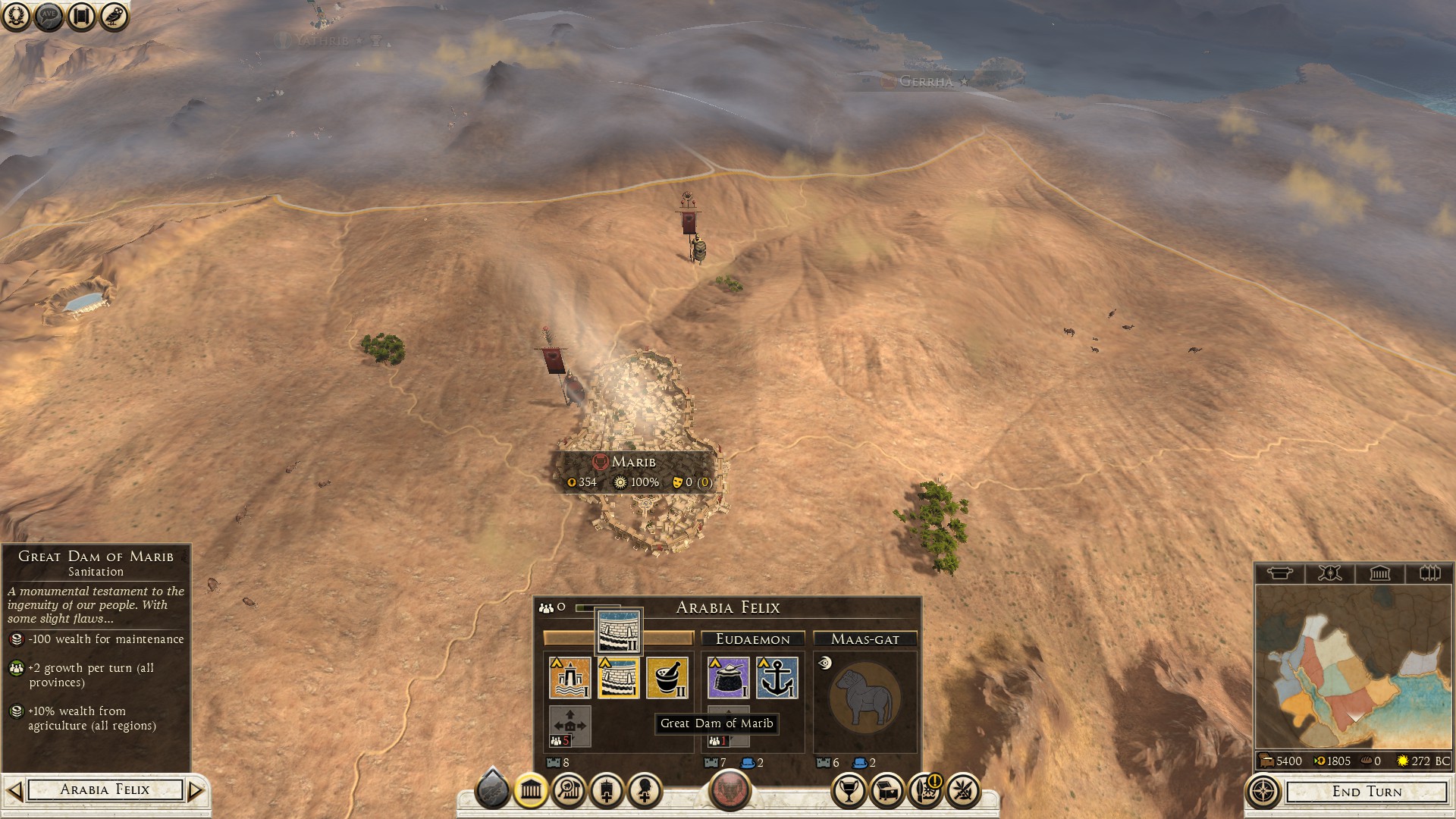Open the magnifier building browser button
Image resolution: width=1456 pixels, height=819 pixels.
[x=569, y=791]
